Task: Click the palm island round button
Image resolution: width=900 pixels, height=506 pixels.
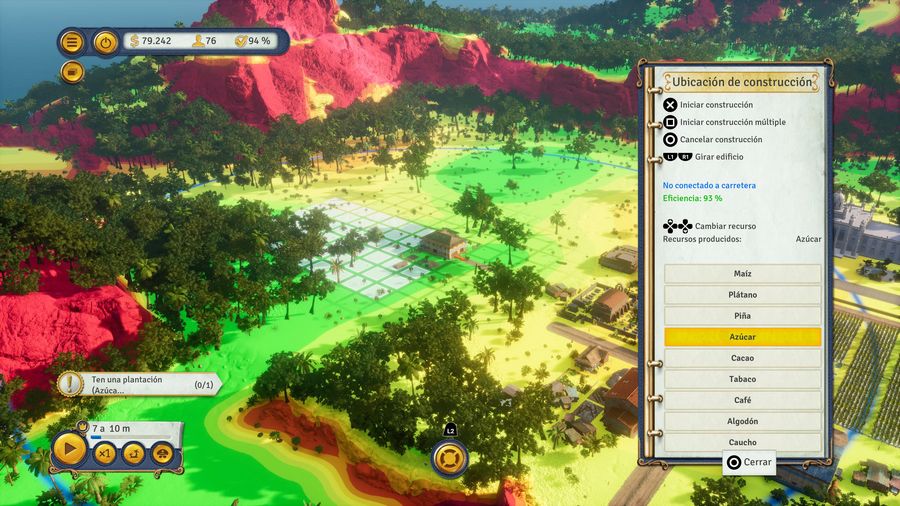Action: click(133, 453)
